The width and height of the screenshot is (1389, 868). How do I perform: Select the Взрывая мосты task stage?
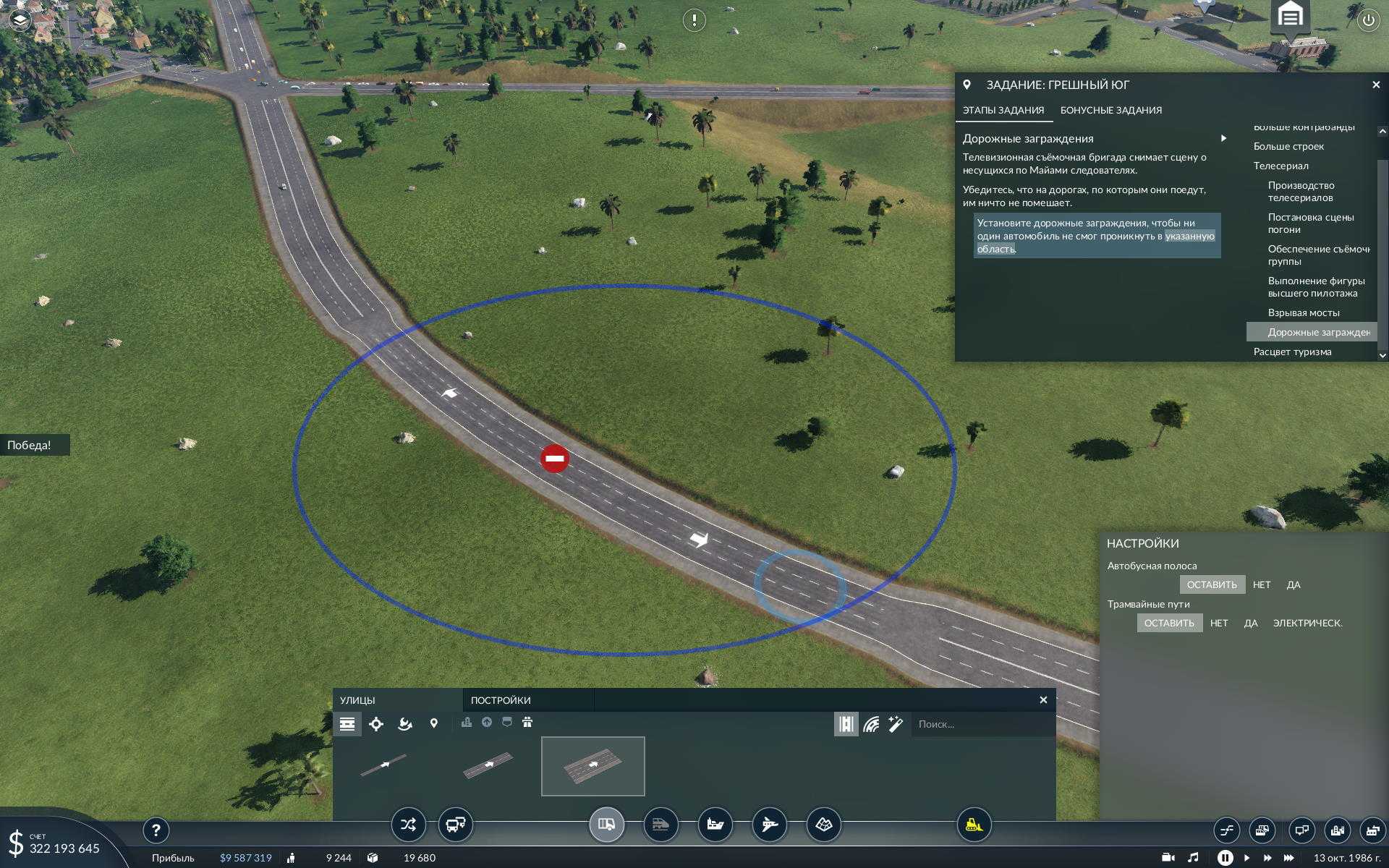(1303, 312)
